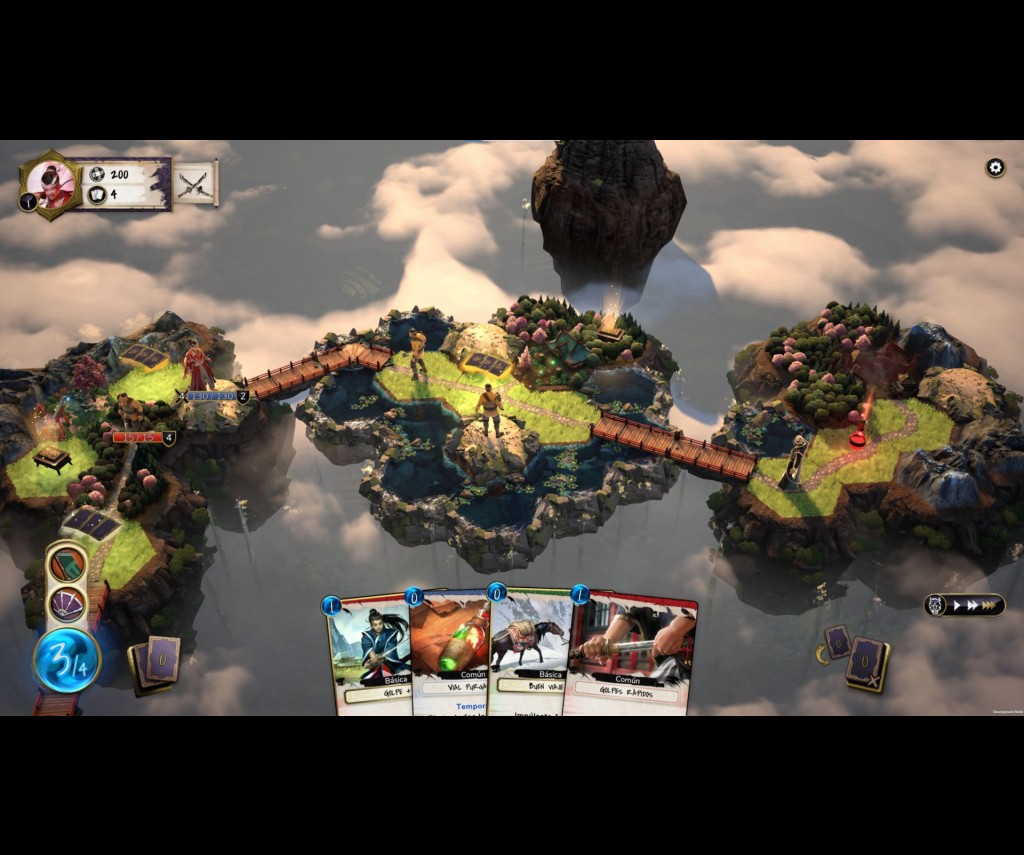Image resolution: width=1024 pixels, height=855 pixels.
Task: Open the settings gear icon
Action: tap(995, 168)
